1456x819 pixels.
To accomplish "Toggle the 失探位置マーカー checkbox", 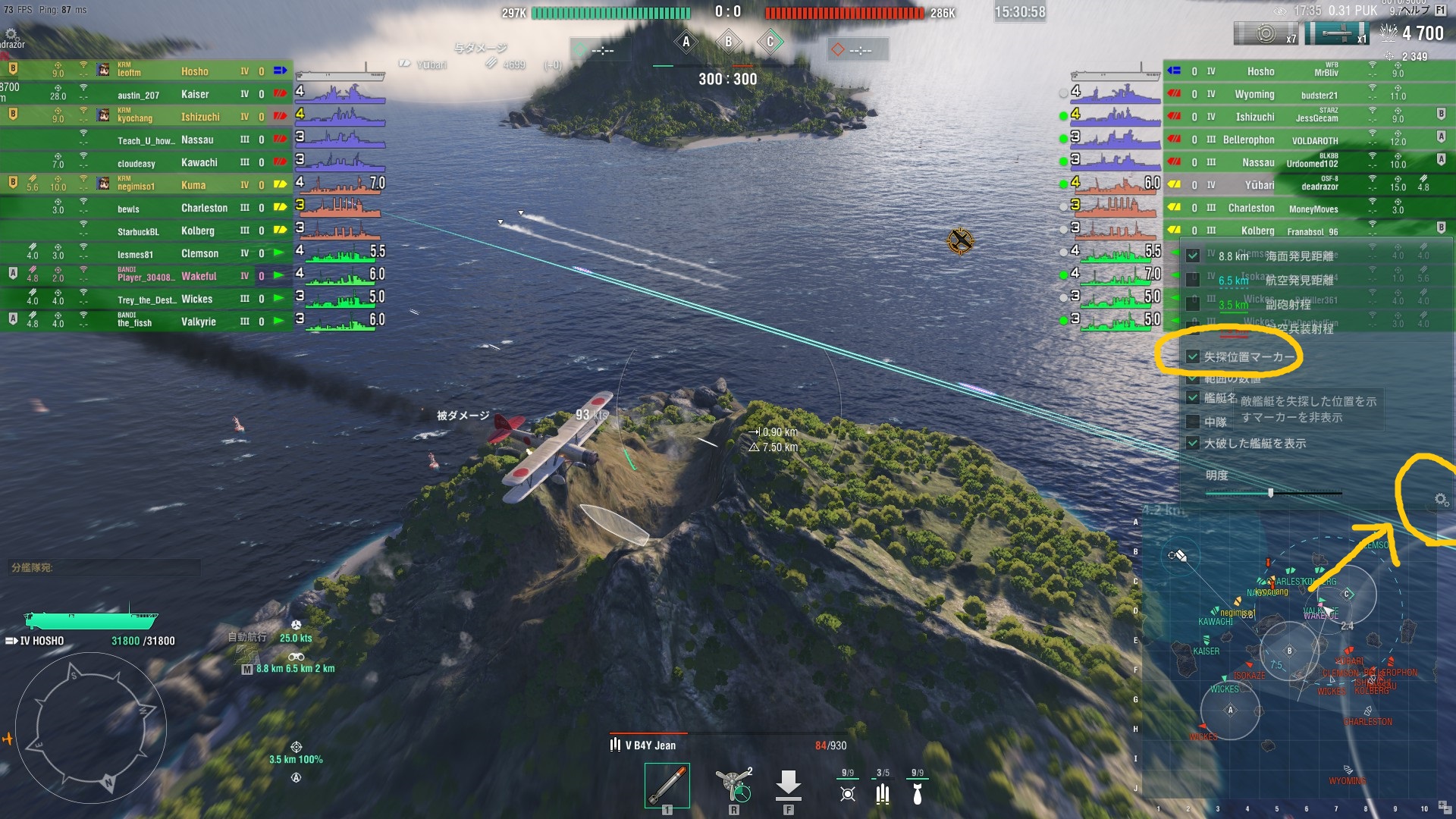I will point(1193,356).
